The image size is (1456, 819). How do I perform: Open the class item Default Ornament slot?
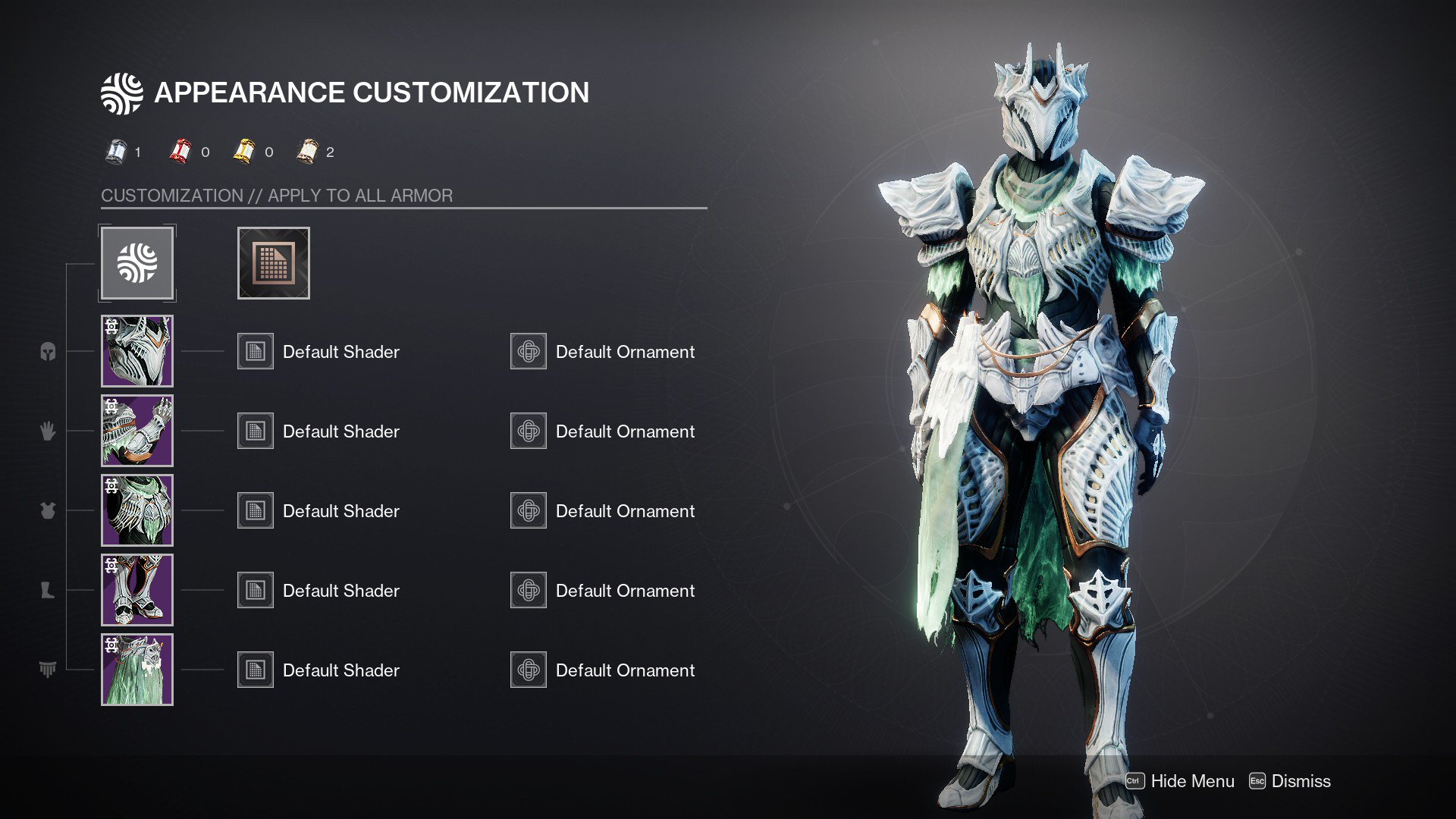coord(528,669)
